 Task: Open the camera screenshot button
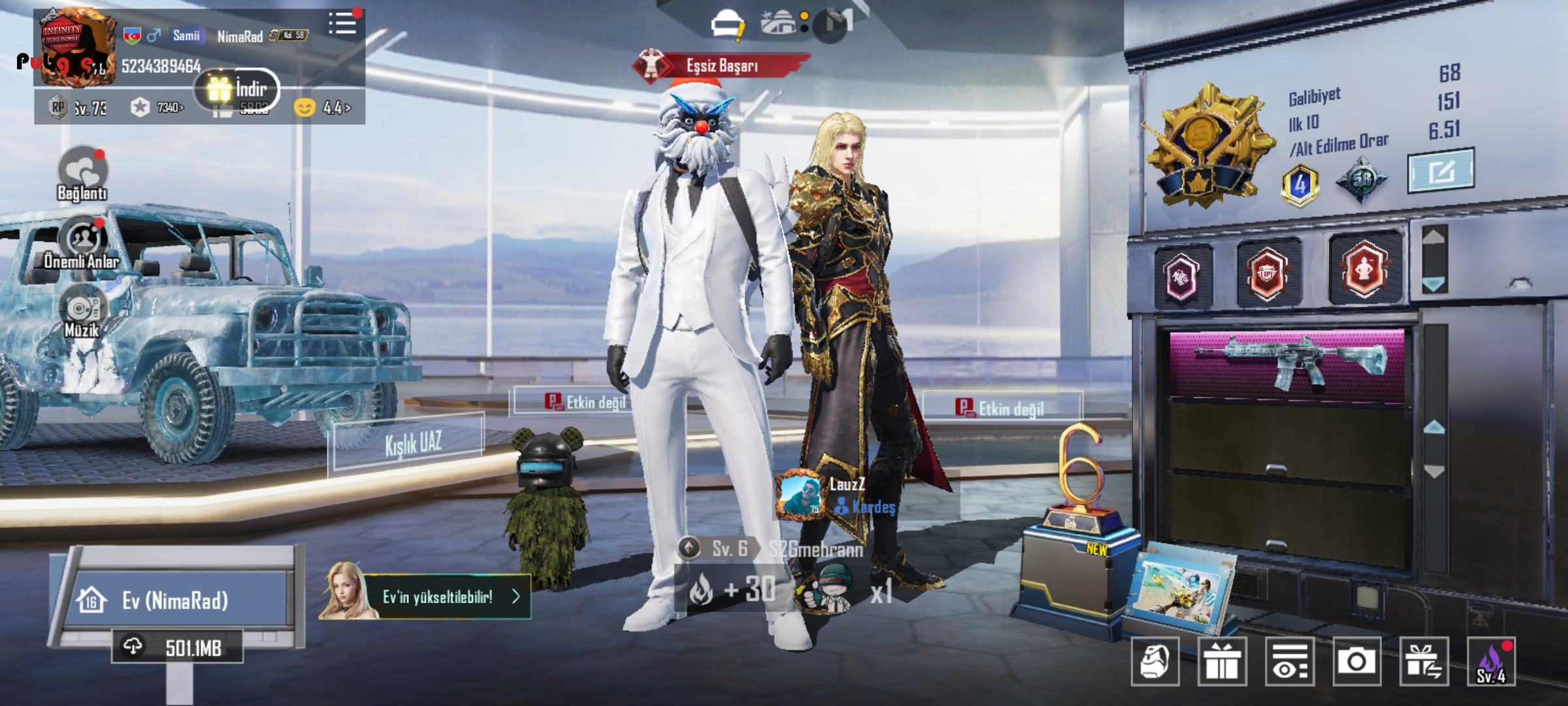[1356, 662]
